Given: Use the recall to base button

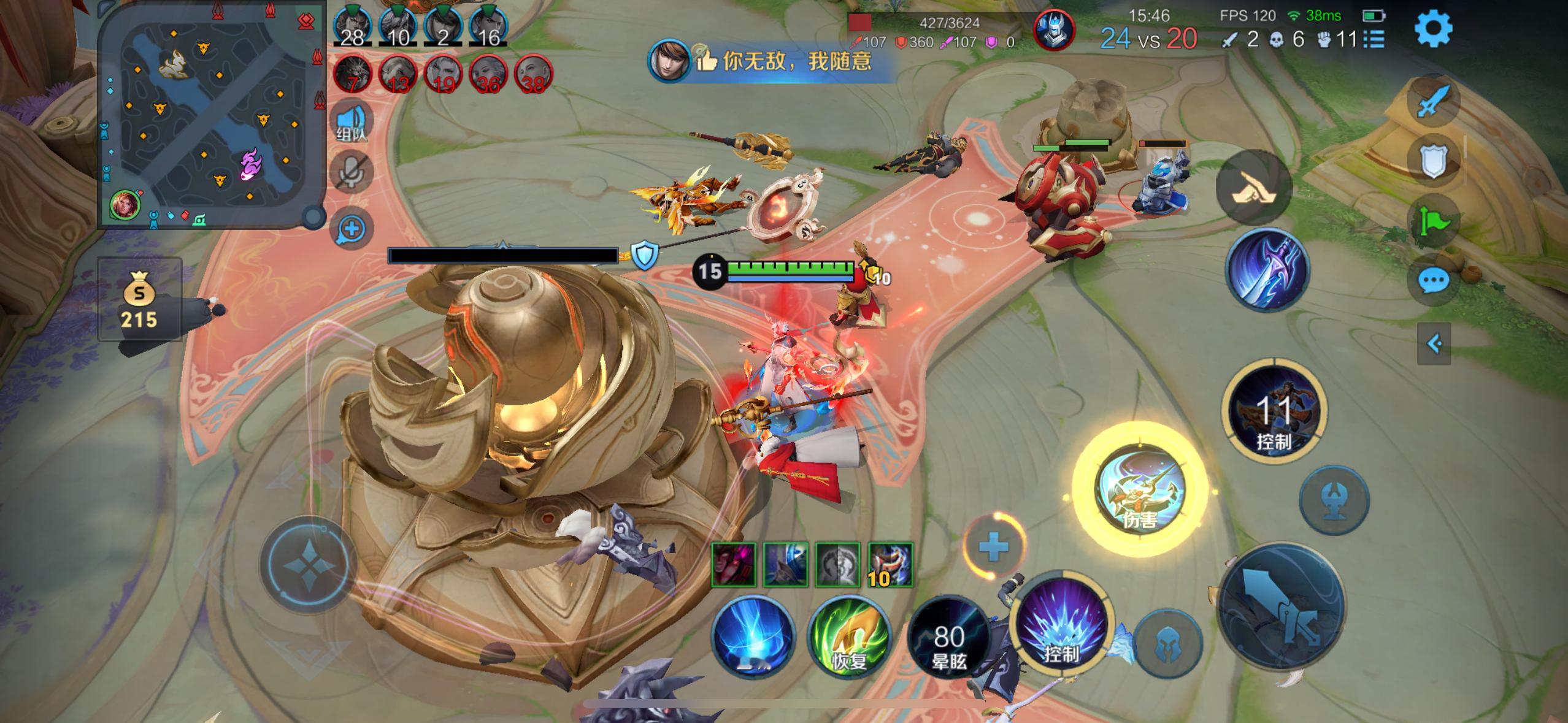Looking at the screenshot, I should pyautogui.click(x=753, y=636).
